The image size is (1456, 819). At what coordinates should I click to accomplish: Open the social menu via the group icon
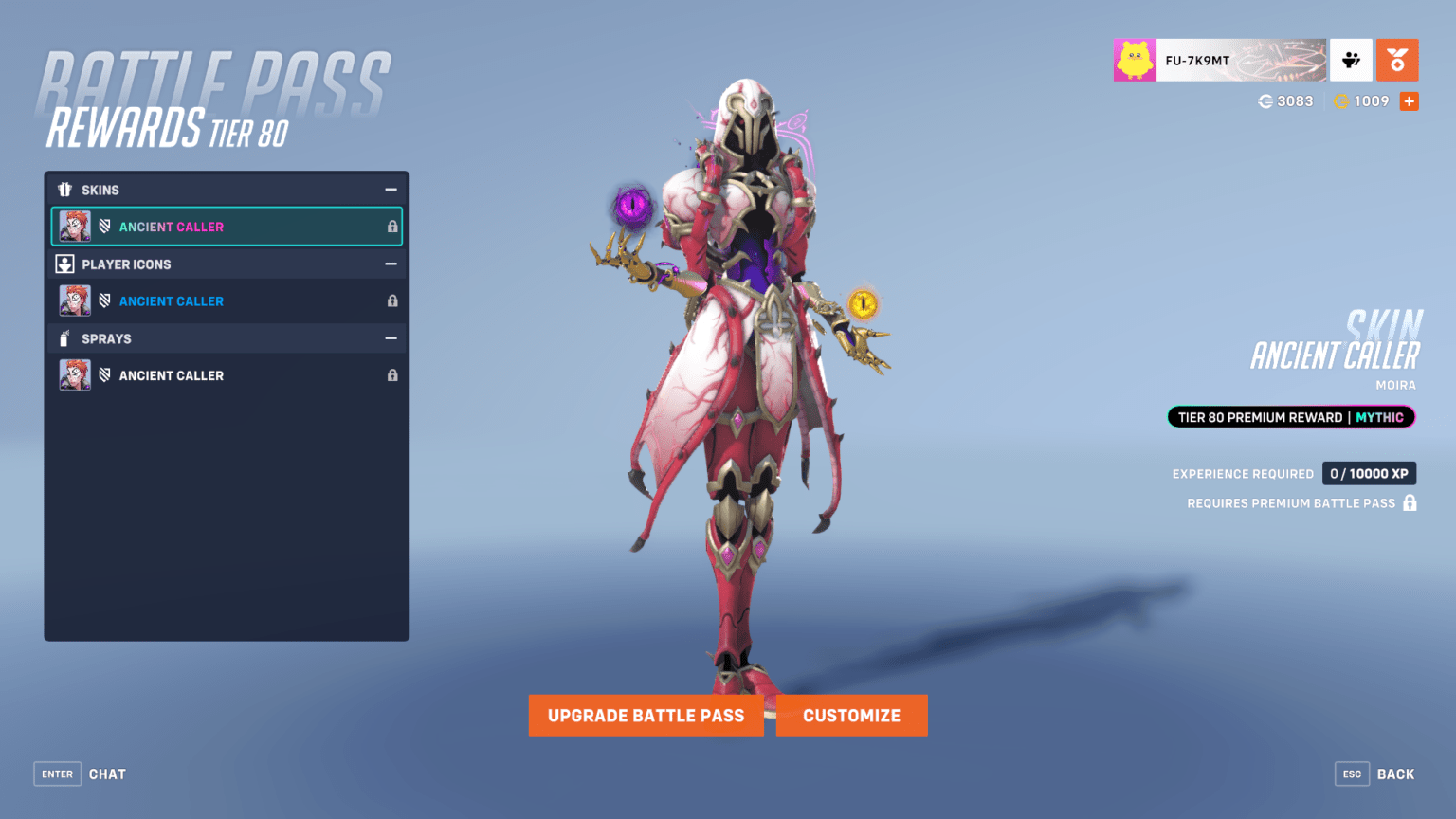tap(1351, 59)
